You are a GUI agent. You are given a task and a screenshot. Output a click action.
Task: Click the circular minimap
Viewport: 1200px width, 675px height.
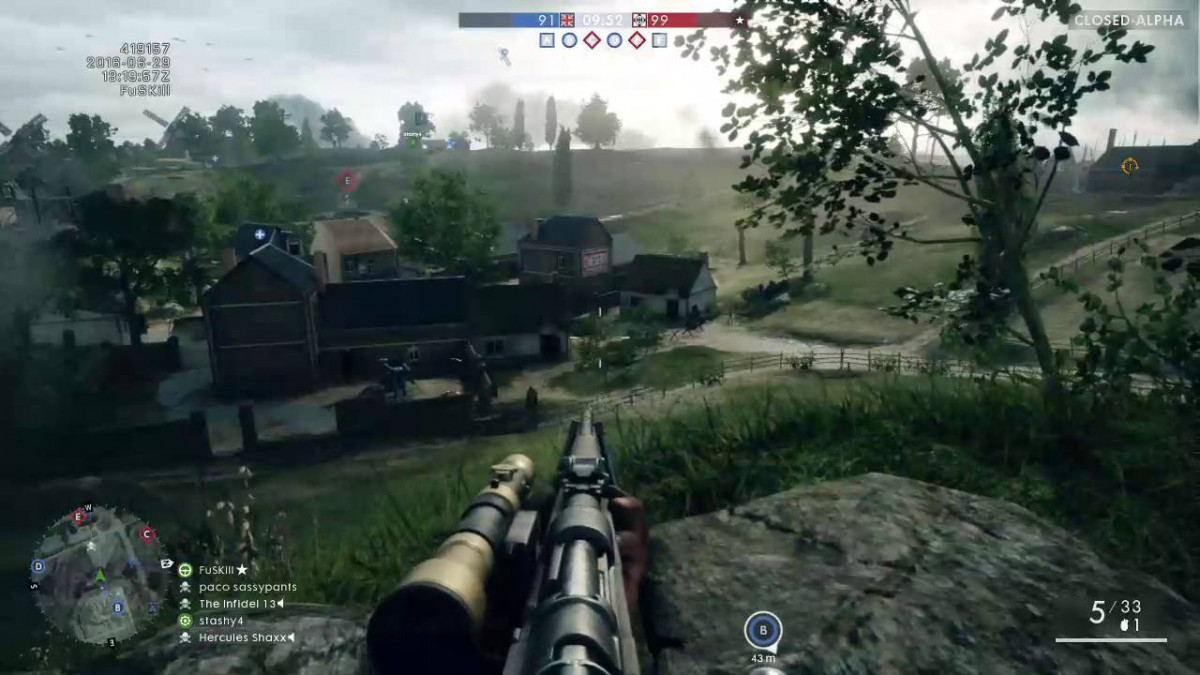pyautogui.click(x=98, y=574)
